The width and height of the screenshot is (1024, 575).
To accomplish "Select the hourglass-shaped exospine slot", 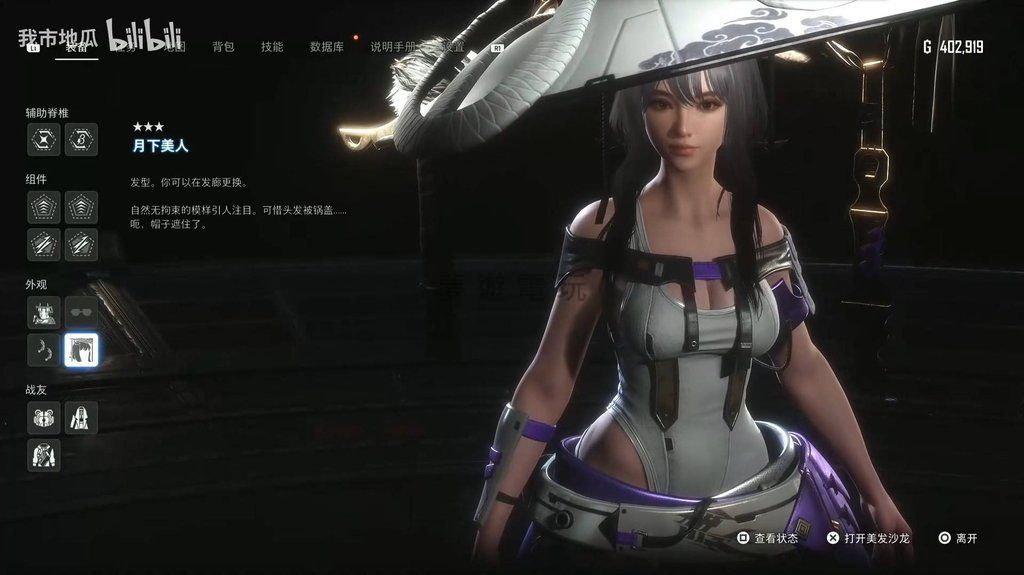I will (44, 140).
